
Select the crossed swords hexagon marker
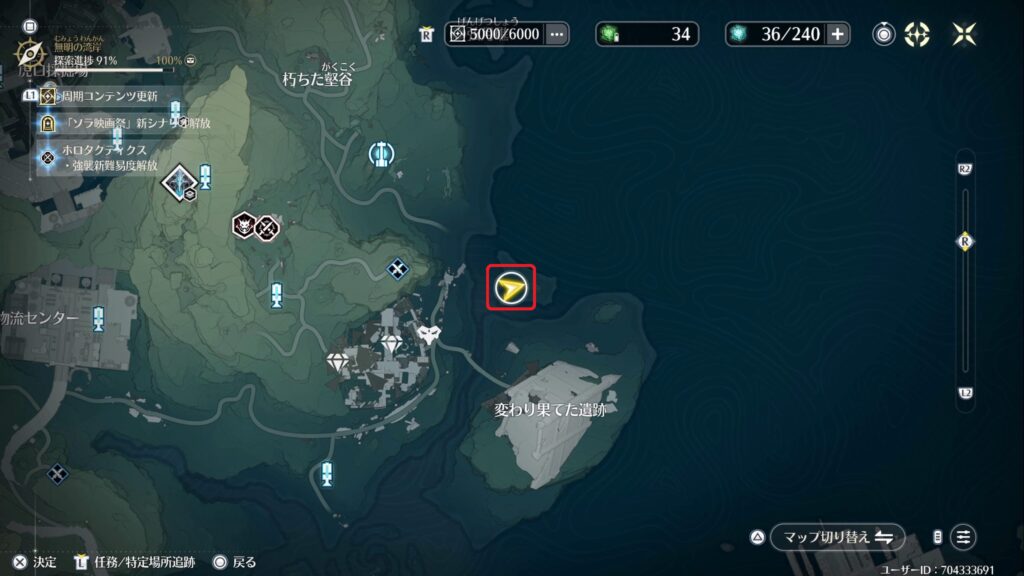(x=267, y=228)
